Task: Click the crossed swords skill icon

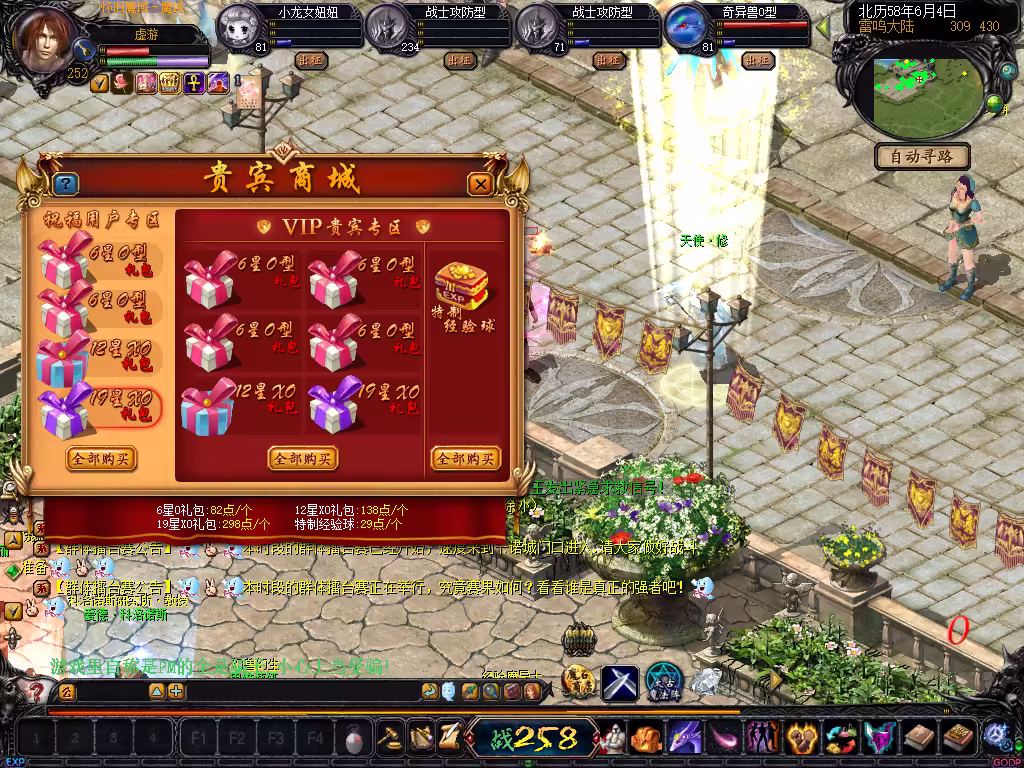Action: [x=619, y=683]
